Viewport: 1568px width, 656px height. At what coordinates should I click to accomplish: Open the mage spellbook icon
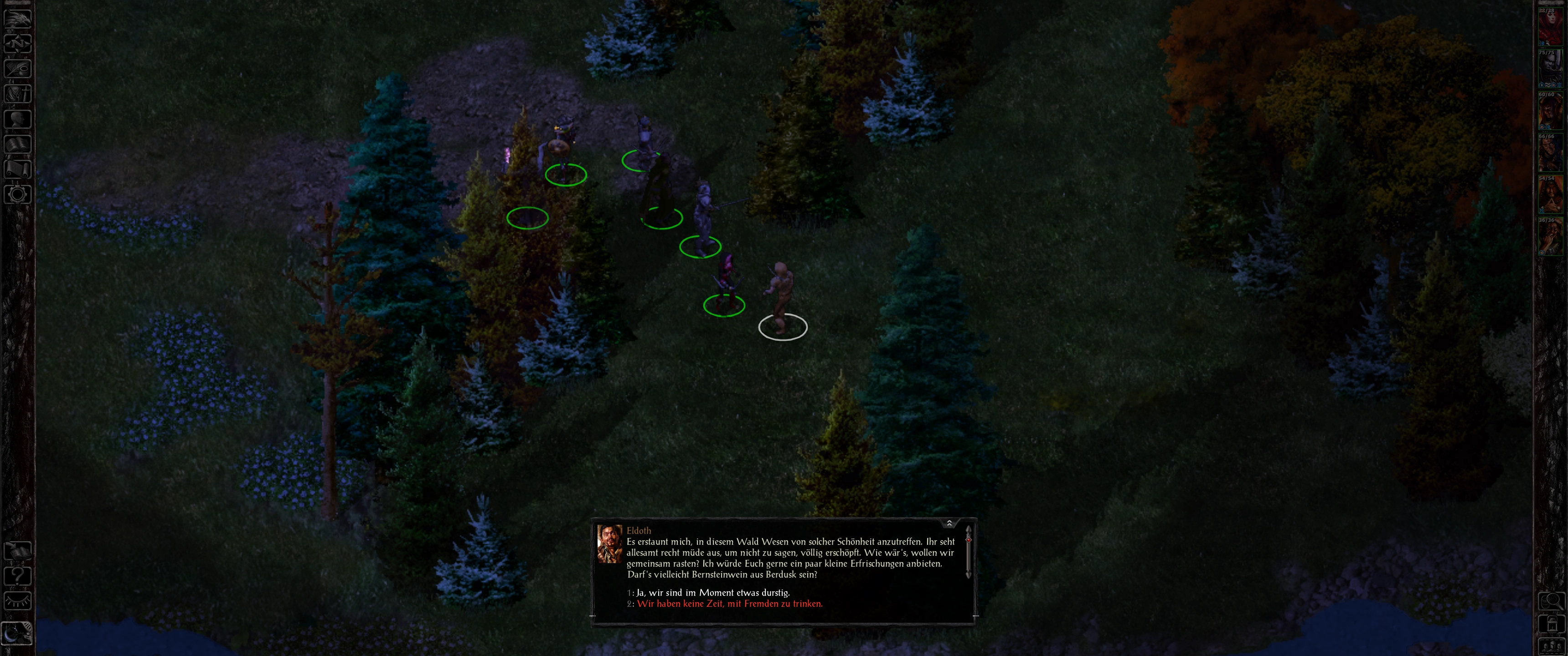pyautogui.click(x=18, y=144)
